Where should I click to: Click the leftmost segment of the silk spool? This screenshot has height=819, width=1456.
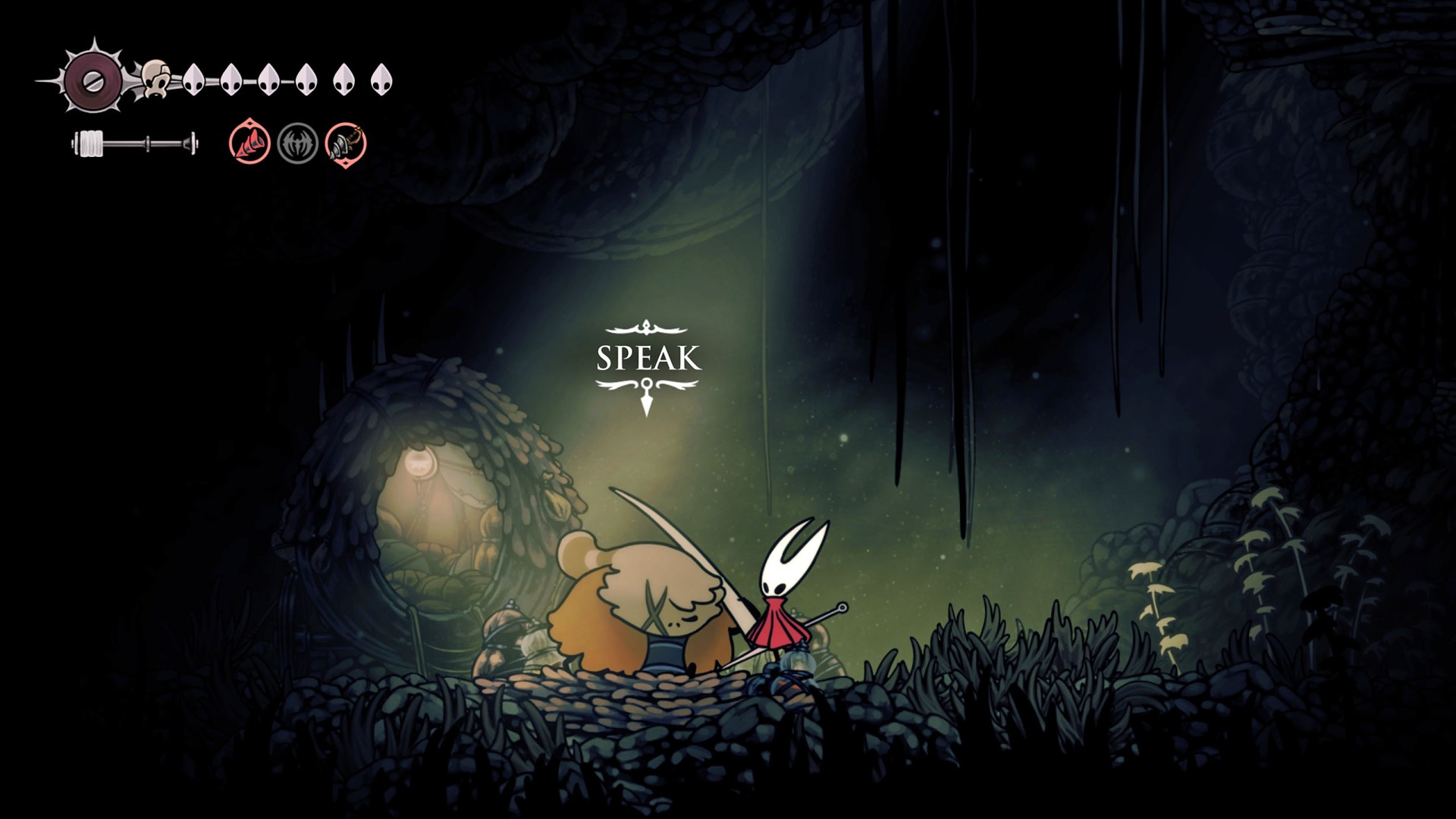tap(82, 143)
